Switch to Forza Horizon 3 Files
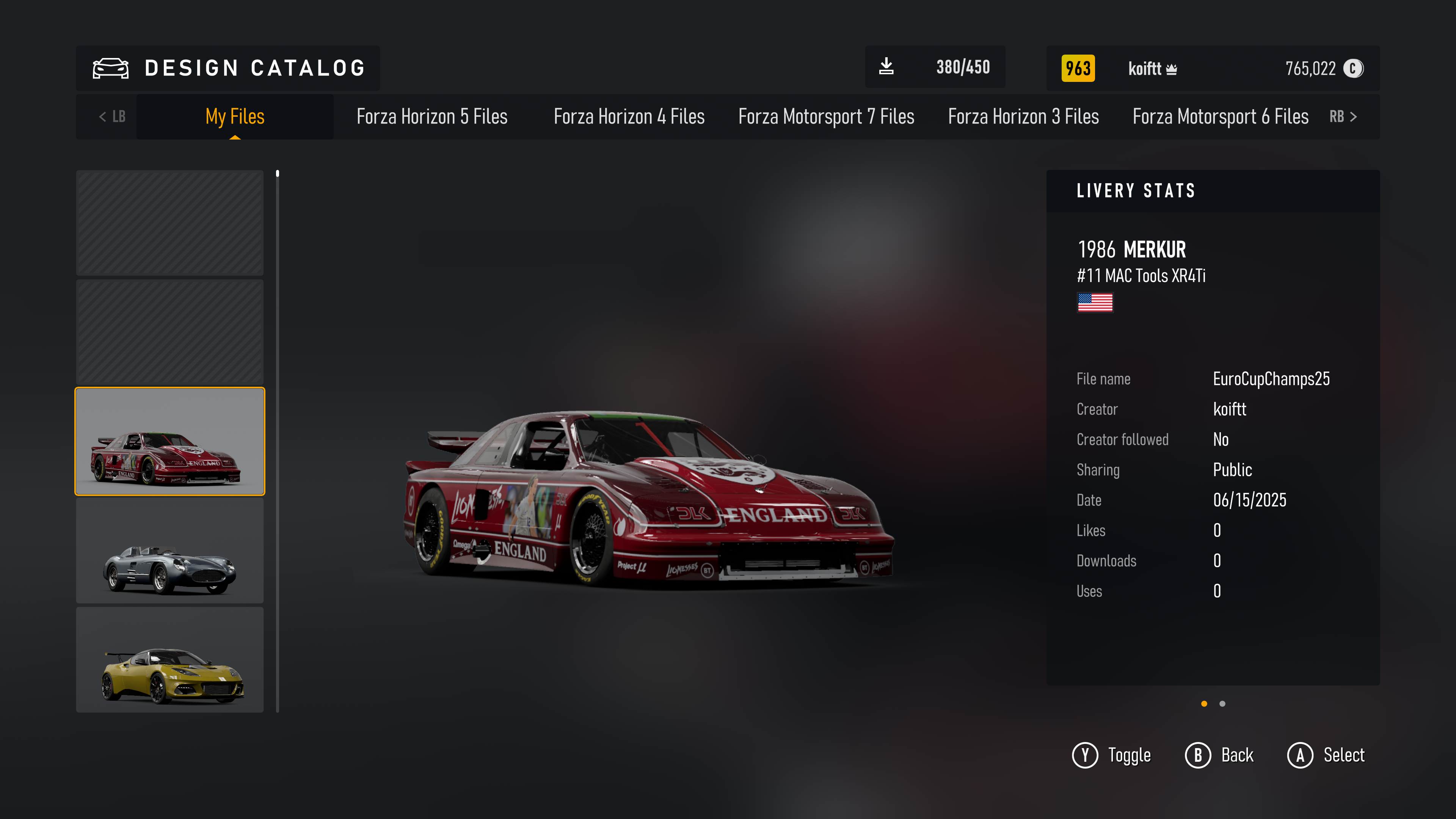 coord(1023,116)
